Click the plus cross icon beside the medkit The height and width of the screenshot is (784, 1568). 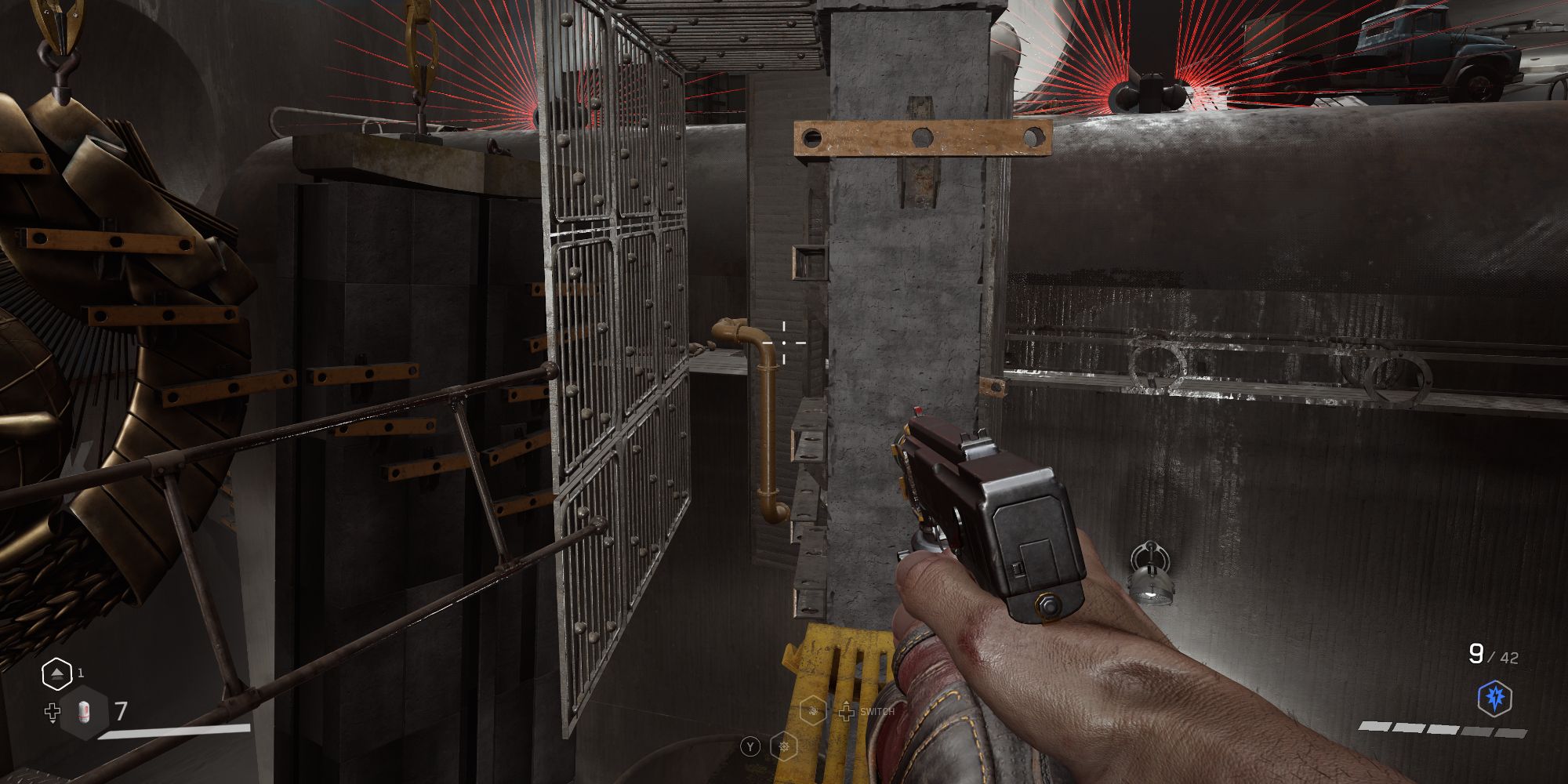coord(53,711)
